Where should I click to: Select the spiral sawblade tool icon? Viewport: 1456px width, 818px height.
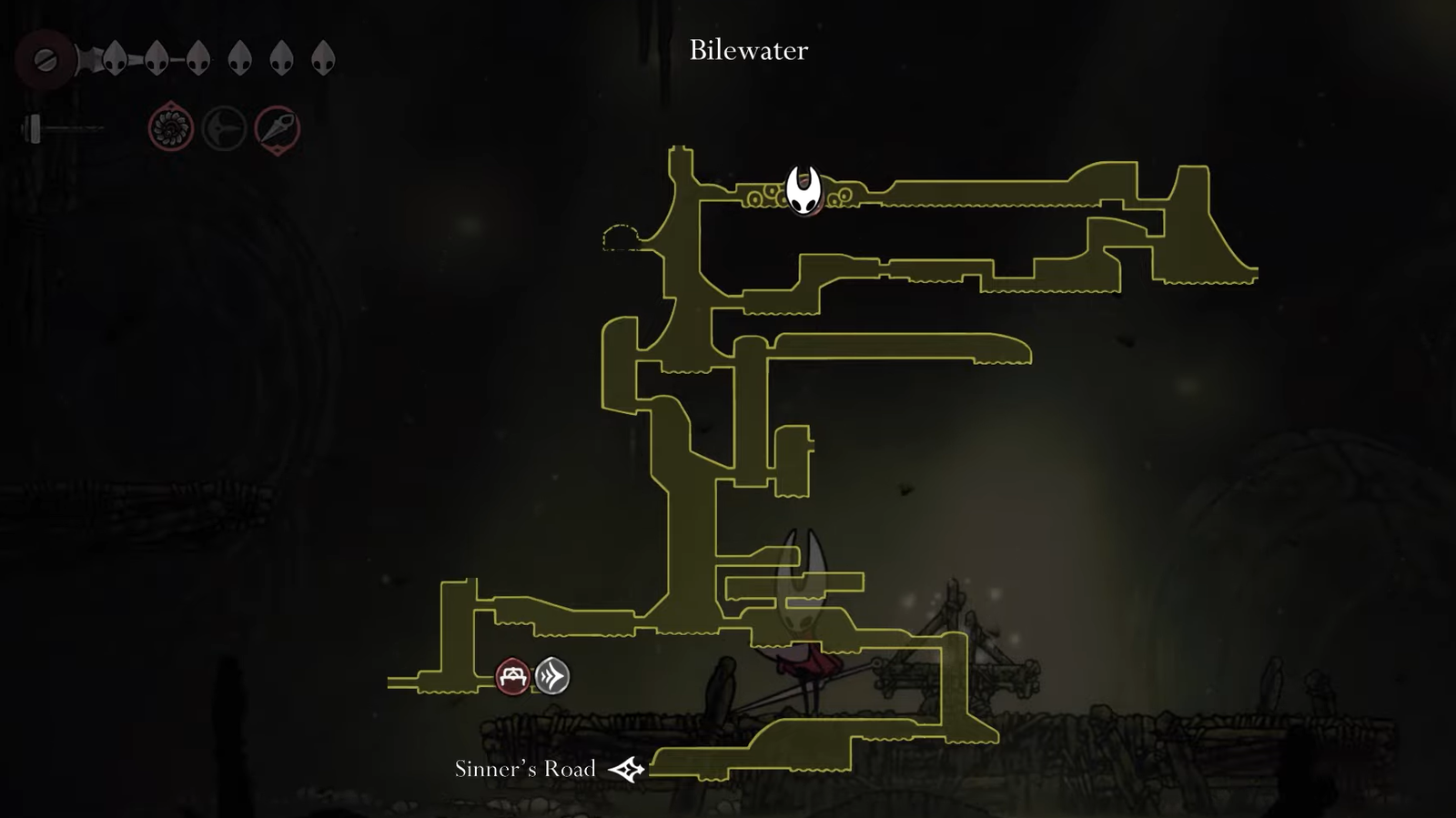pos(171,128)
